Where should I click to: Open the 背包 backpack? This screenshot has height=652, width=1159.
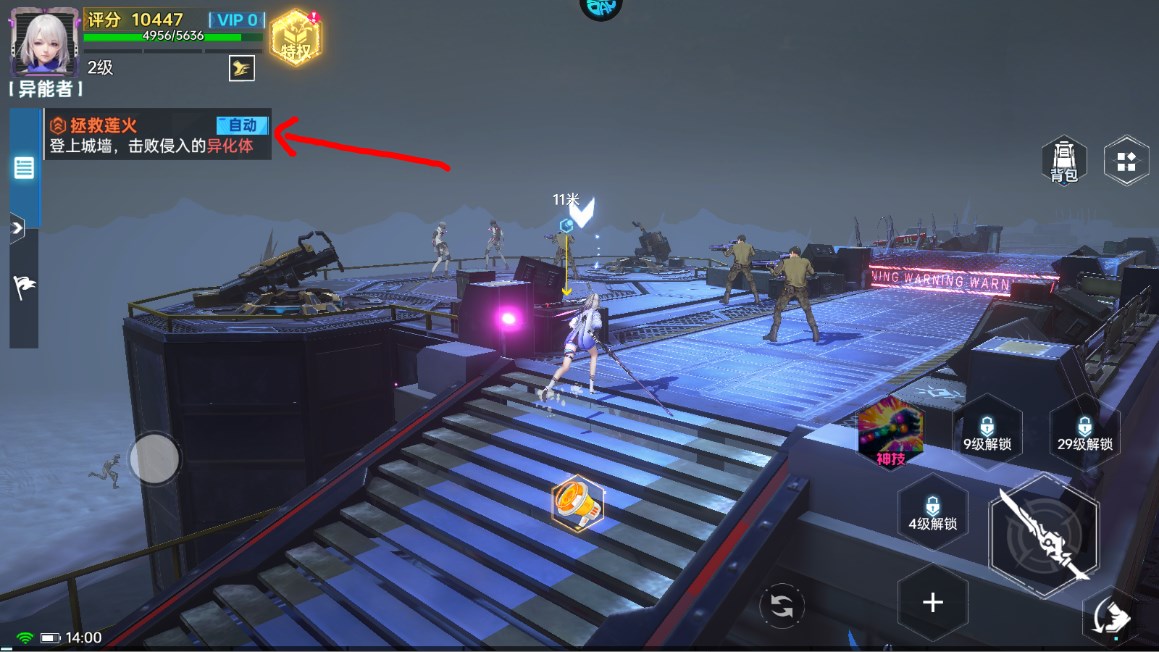[x=1063, y=161]
